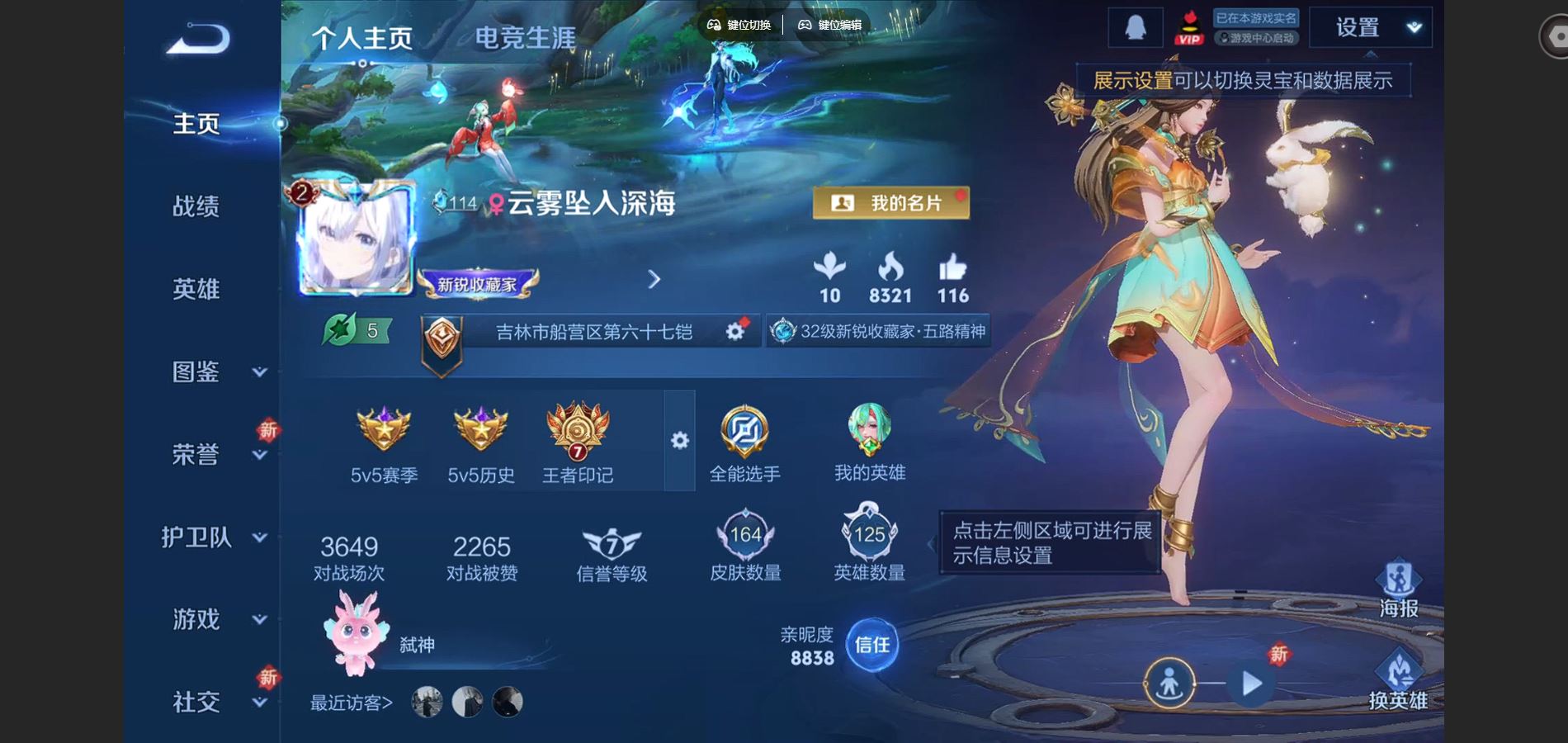This screenshot has height=743, width=1568.
Task: Switch to the 电竞生涯 tab
Action: pyautogui.click(x=525, y=36)
